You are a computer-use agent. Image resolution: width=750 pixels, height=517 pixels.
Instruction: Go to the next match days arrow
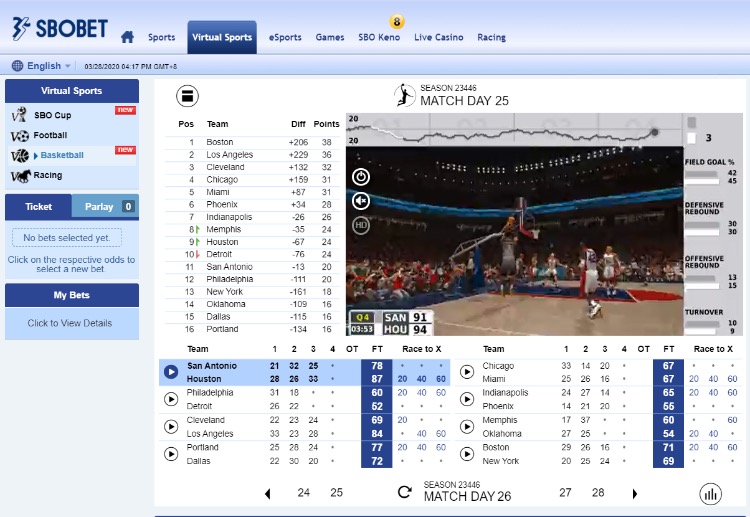[634, 493]
